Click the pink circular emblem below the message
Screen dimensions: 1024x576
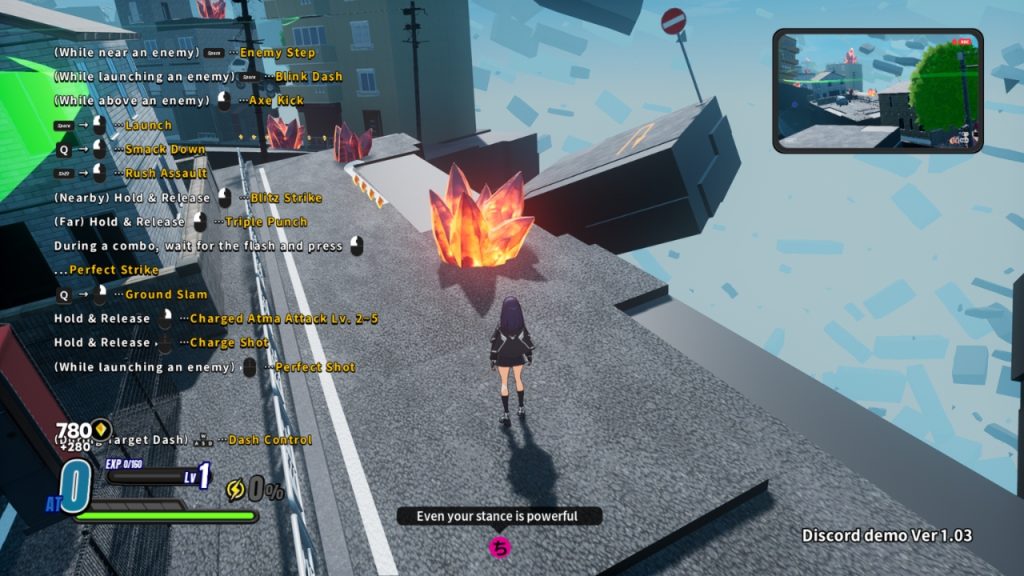pyautogui.click(x=500, y=547)
